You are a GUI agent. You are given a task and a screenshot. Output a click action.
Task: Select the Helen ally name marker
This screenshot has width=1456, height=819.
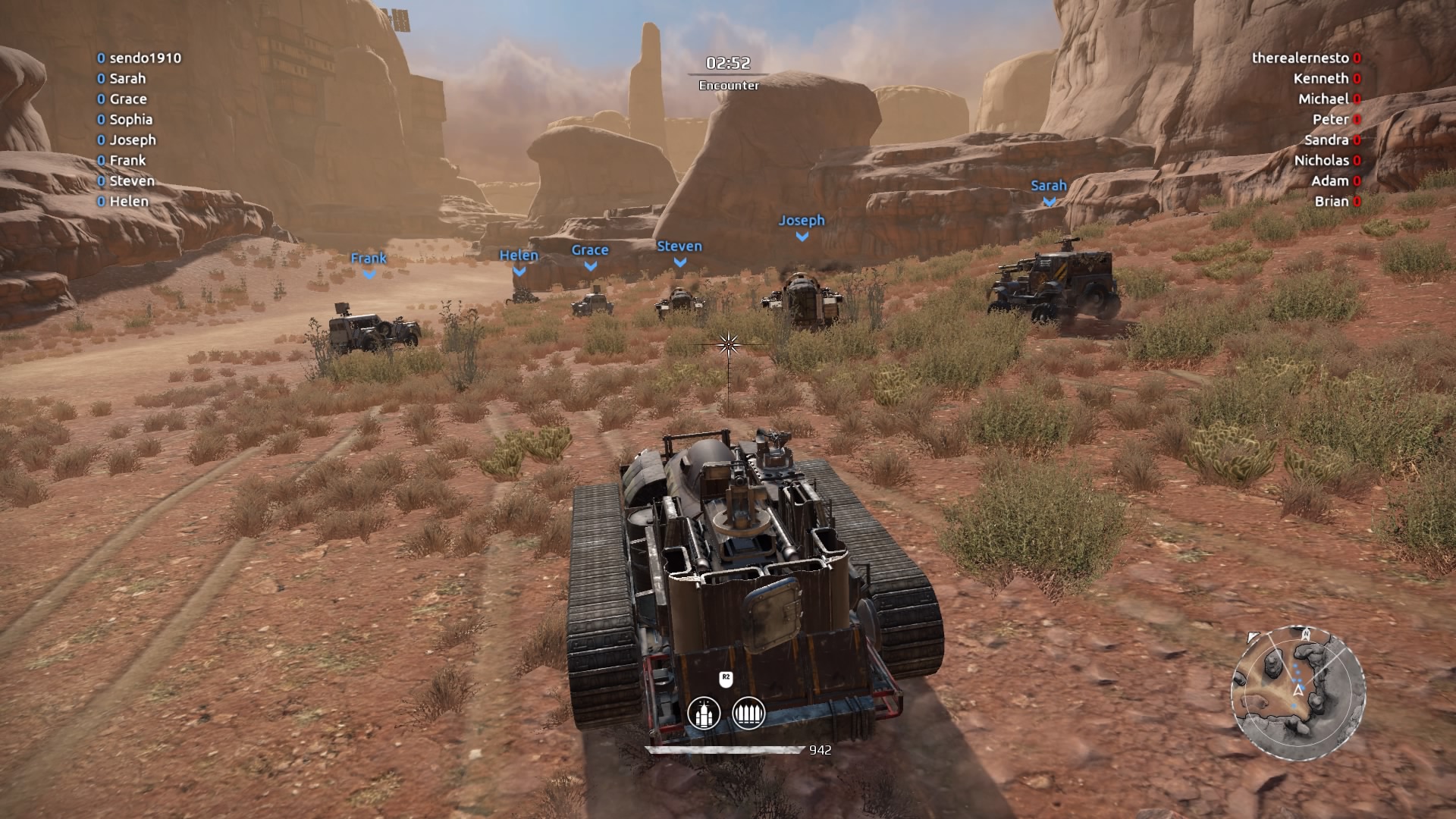coord(519,256)
